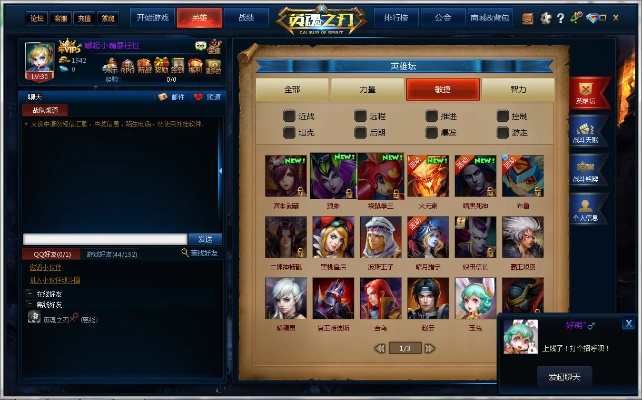
Task: Pick the 火元素 fire hero portrait
Action: click(x=427, y=177)
